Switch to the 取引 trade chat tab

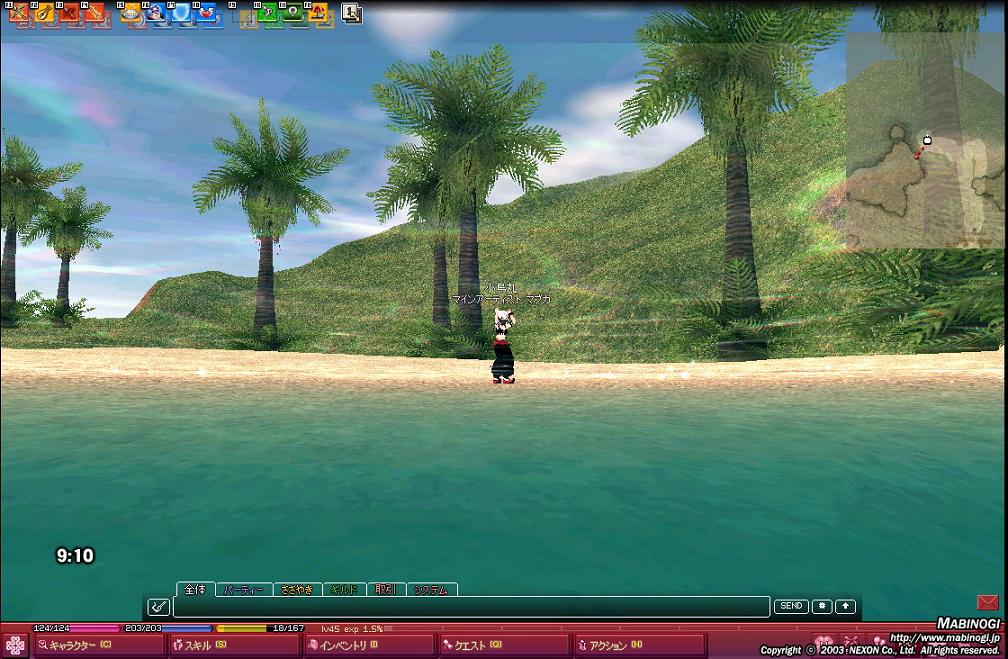[385, 590]
